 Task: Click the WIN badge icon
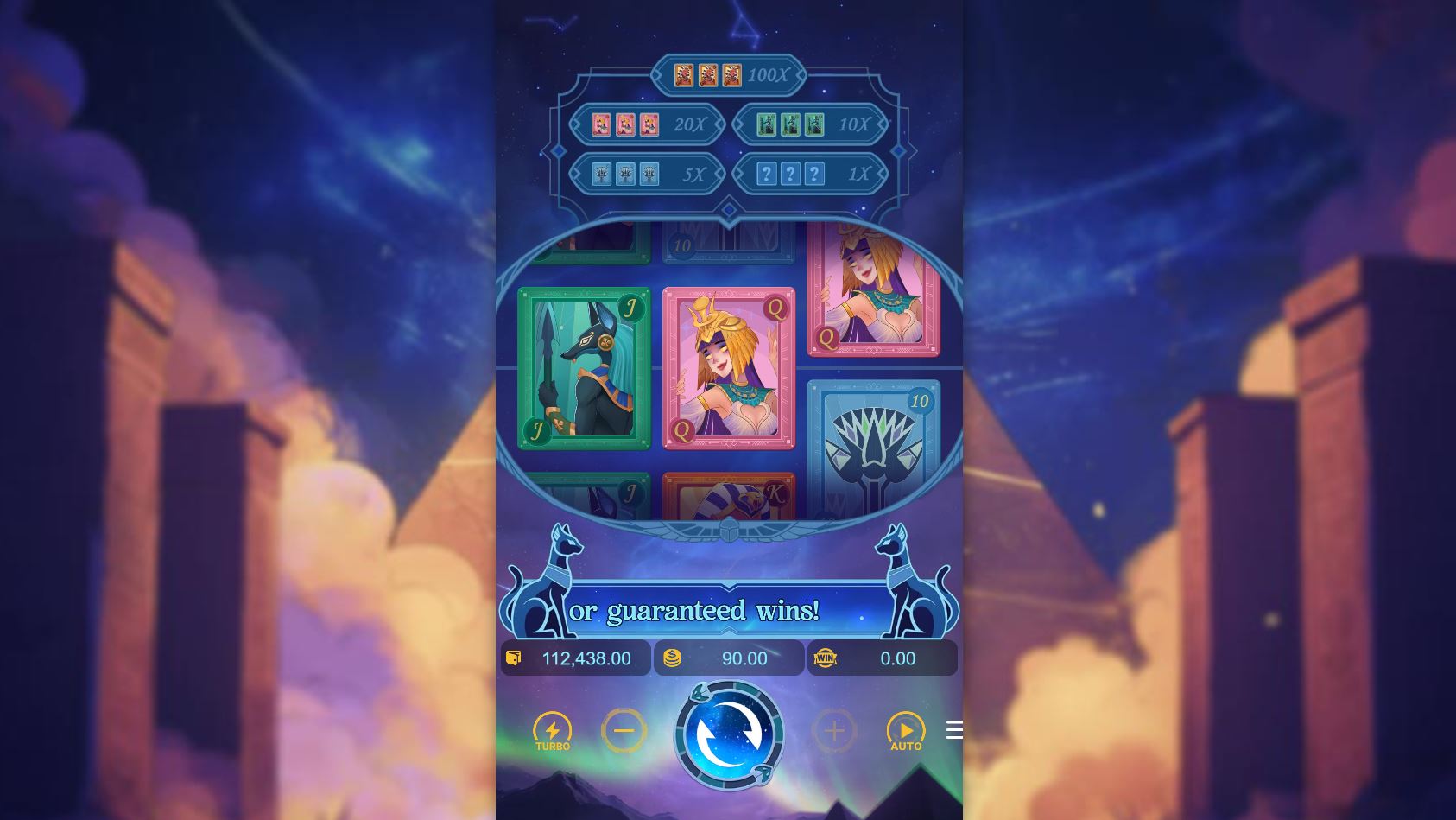[826, 658]
